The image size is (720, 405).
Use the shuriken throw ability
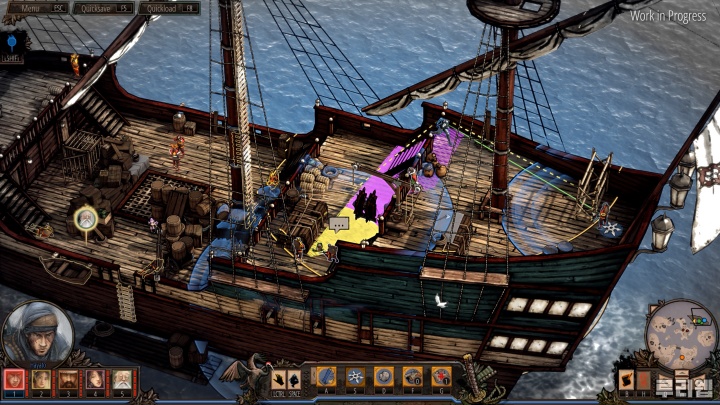(x=355, y=376)
